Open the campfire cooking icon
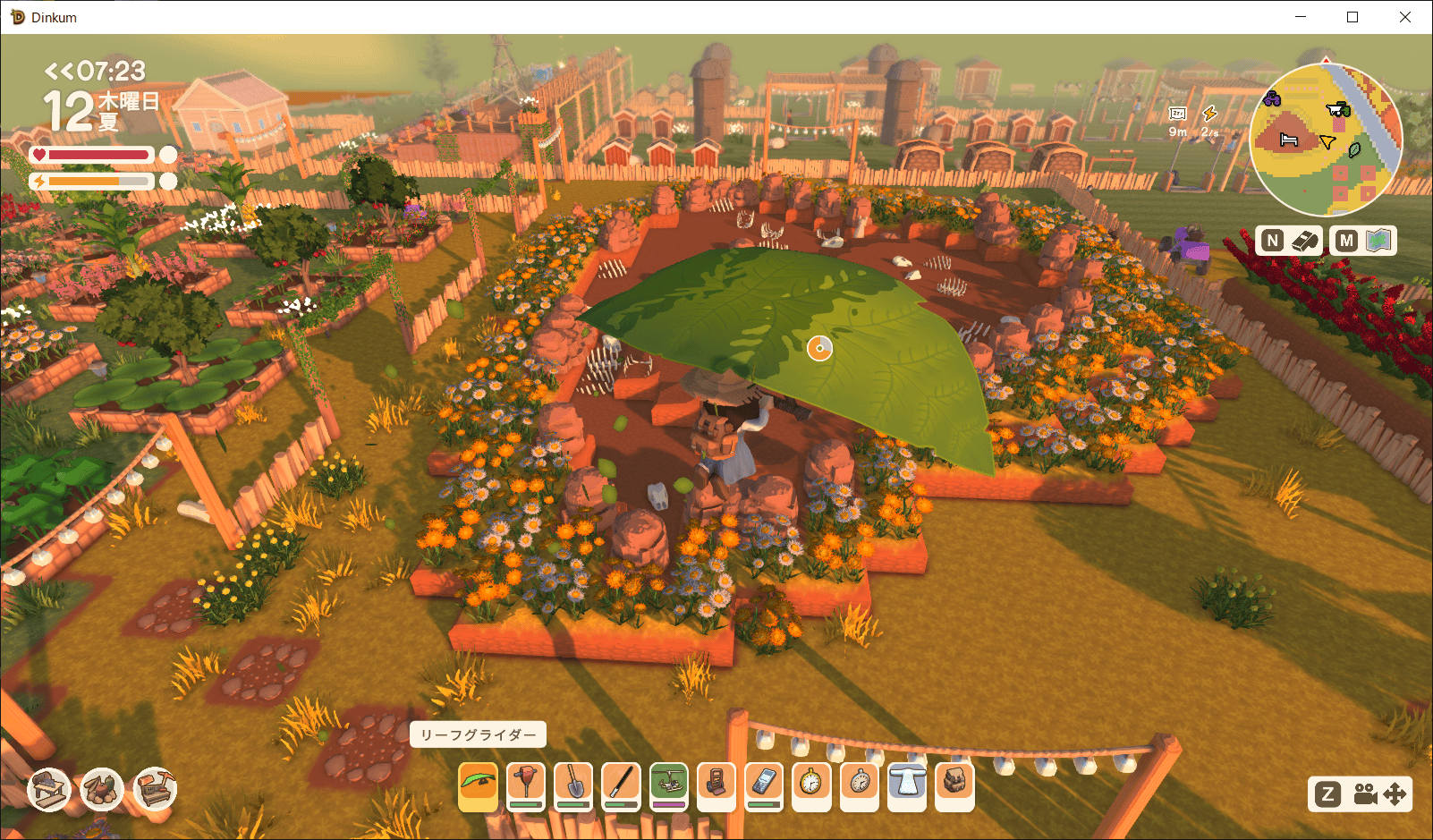Image resolution: width=1433 pixels, height=840 pixels. [x=102, y=790]
